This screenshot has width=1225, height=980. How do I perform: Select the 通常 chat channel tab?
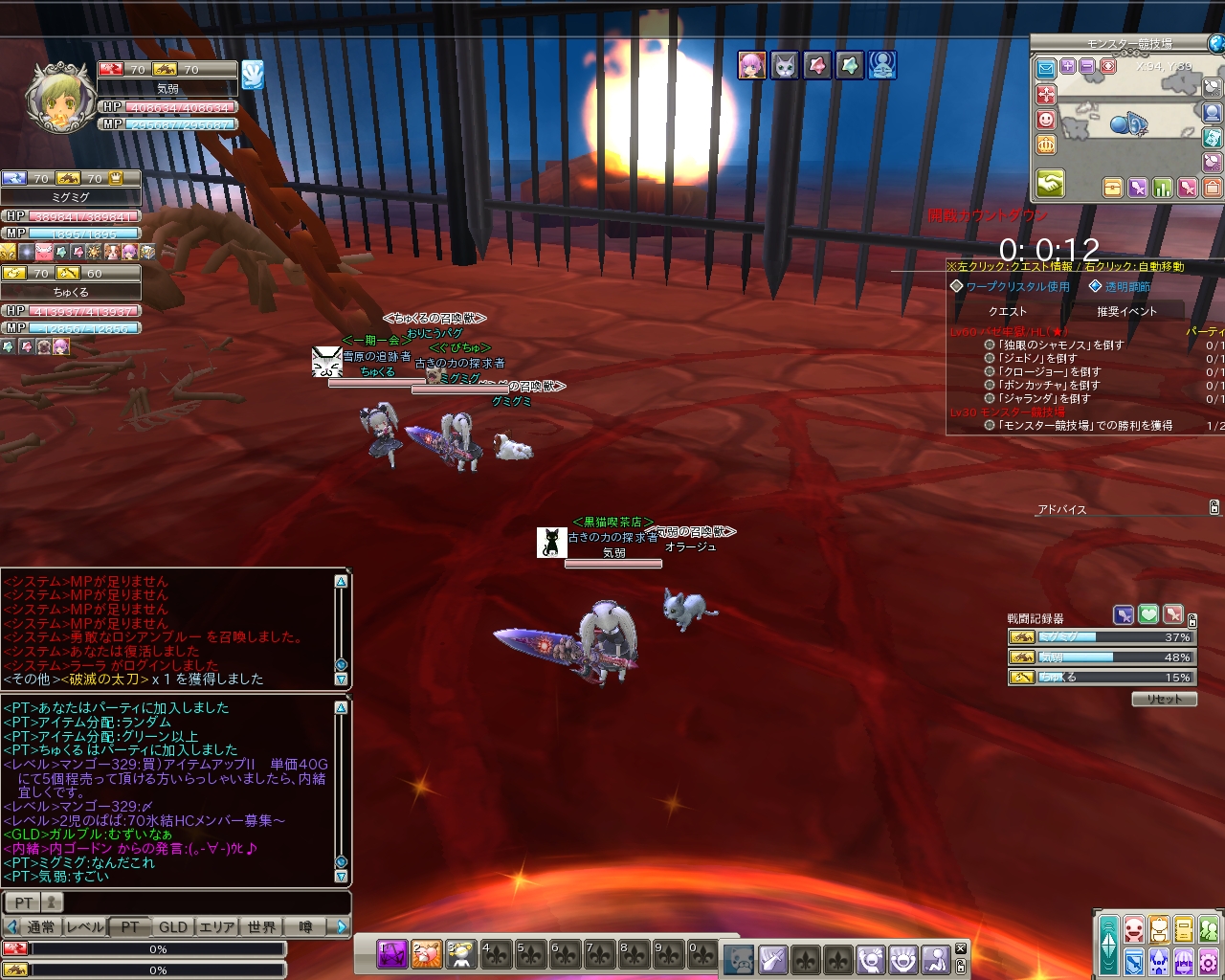pyautogui.click(x=41, y=926)
